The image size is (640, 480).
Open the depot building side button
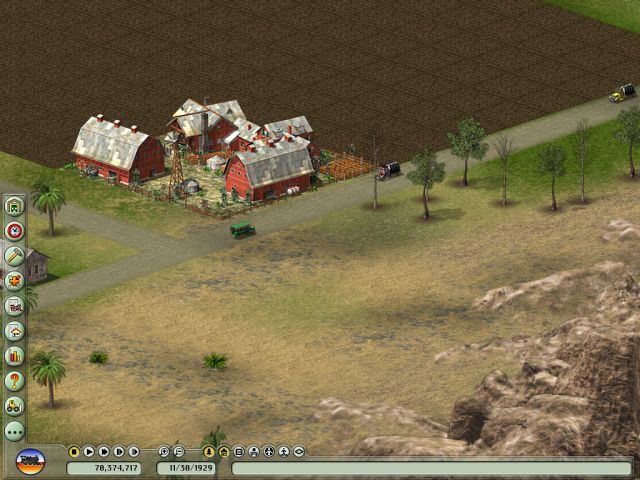(14, 206)
